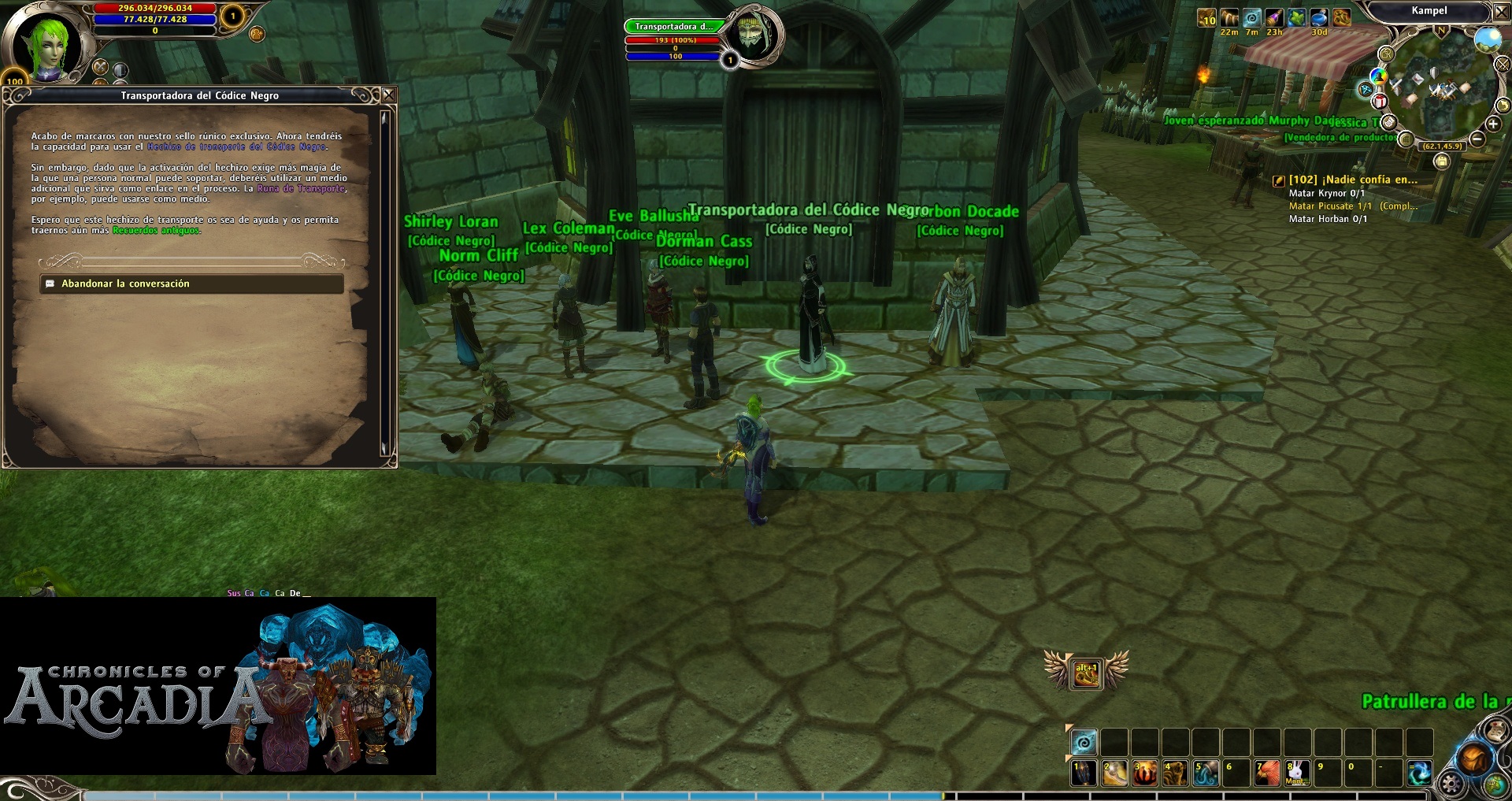Screen dimensions: 1512x801
Task: Open the red gift box icon
Action: tap(1380, 102)
